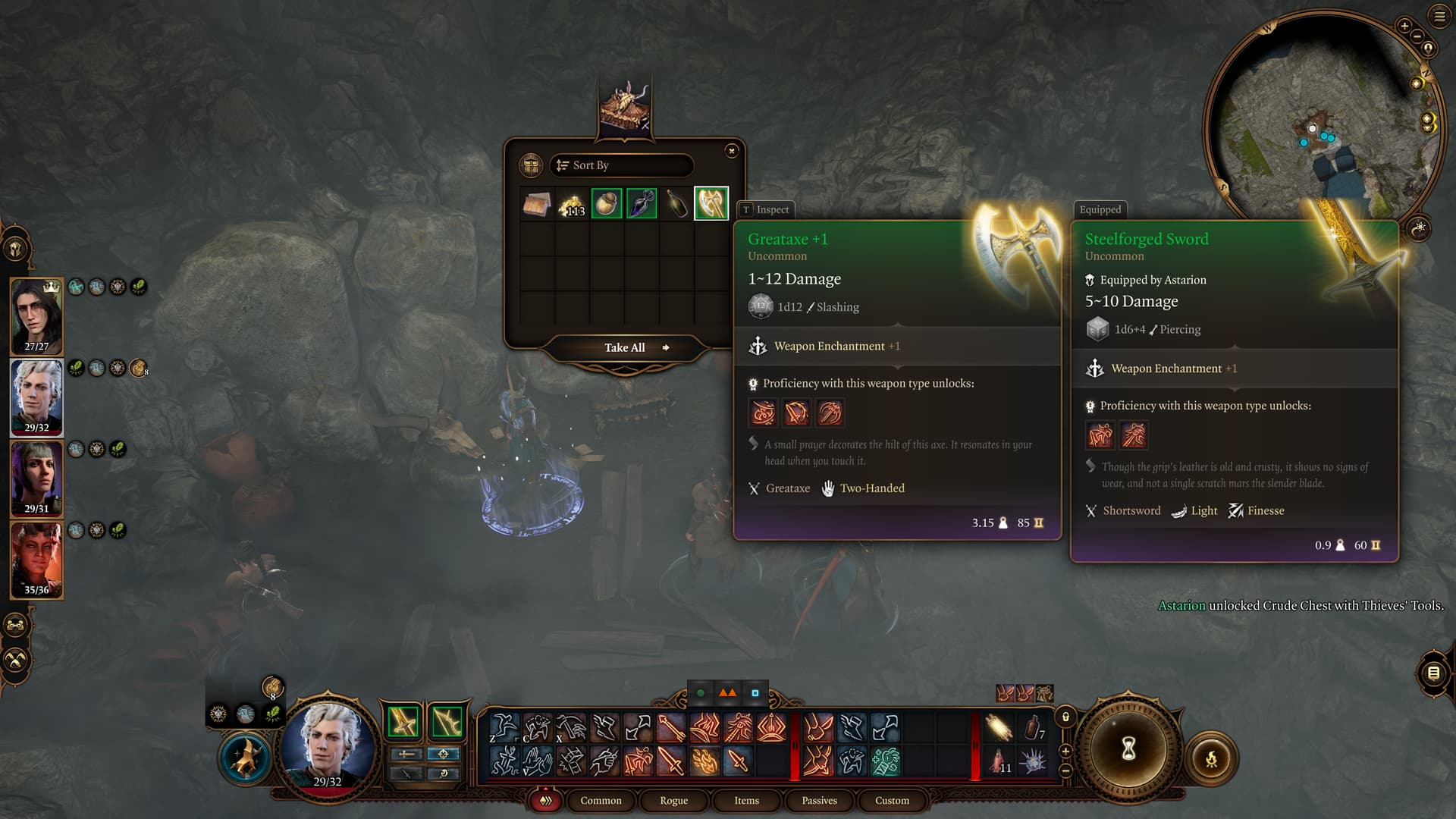The height and width of the screenshot is (819, 1456).
Task: Select the purple amulet in the chest
Action: (642, 203)
